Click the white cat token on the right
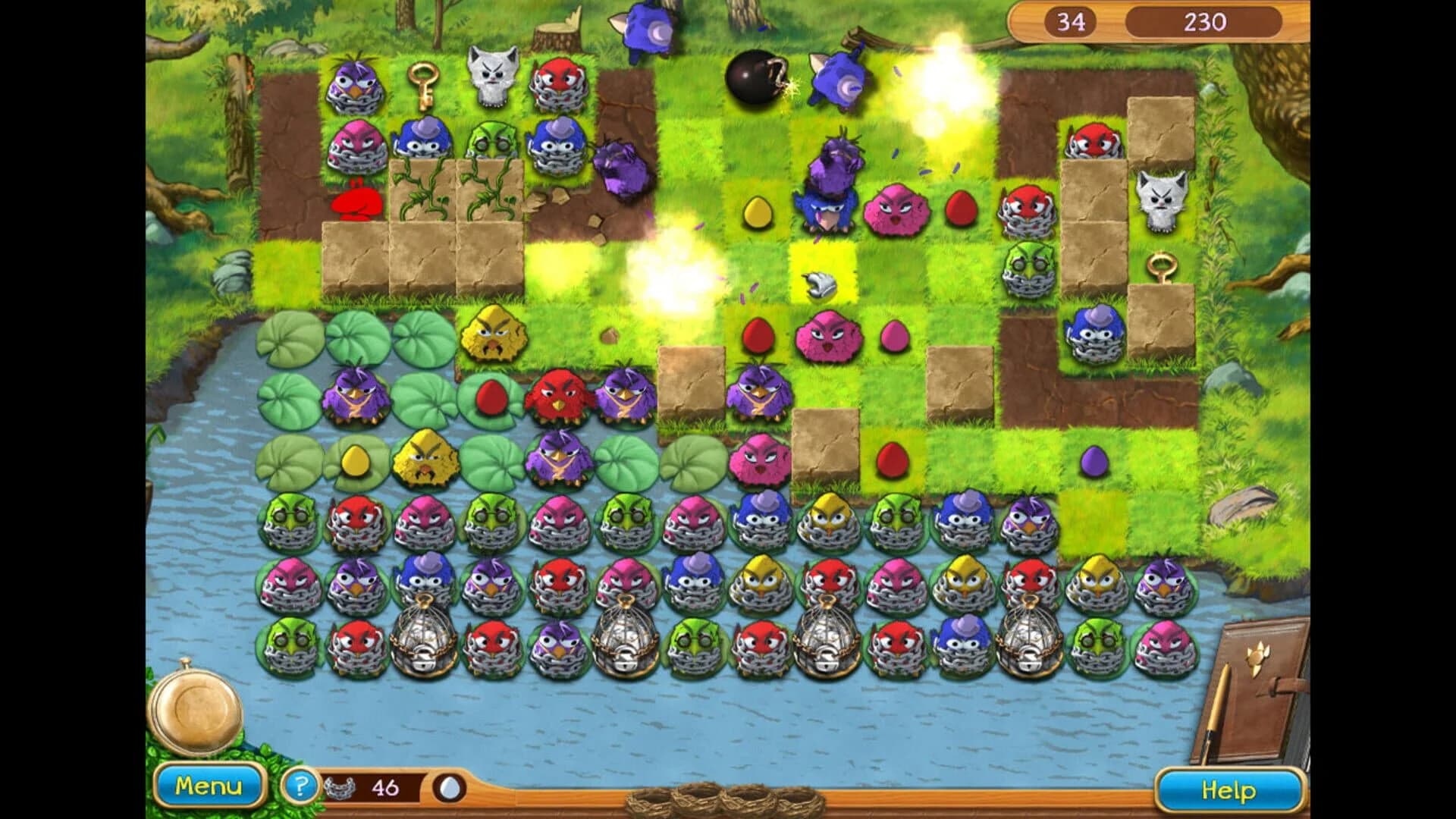 (x=1161, y=201)
